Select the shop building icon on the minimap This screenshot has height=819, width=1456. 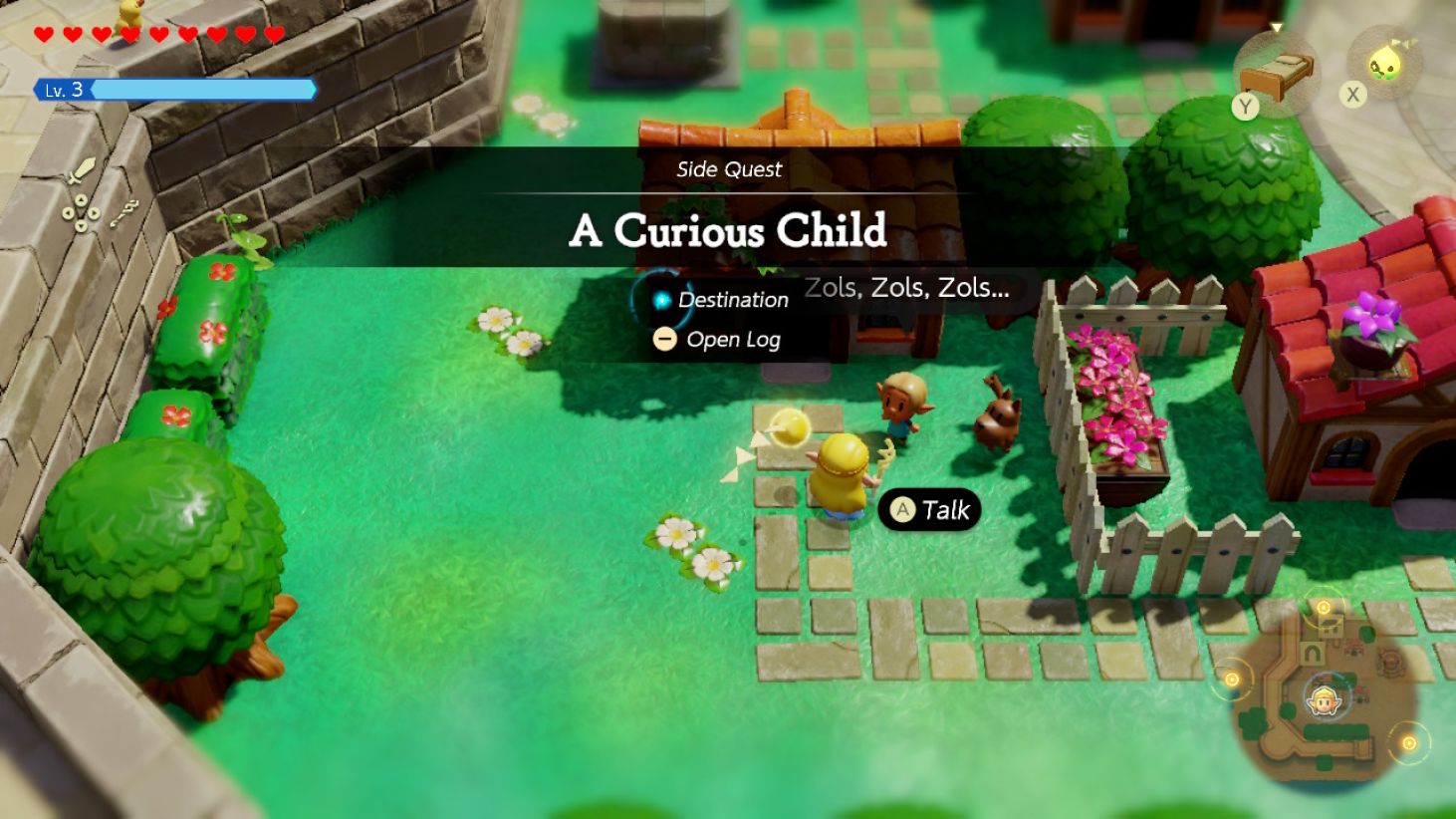(x=1330, y=627)
